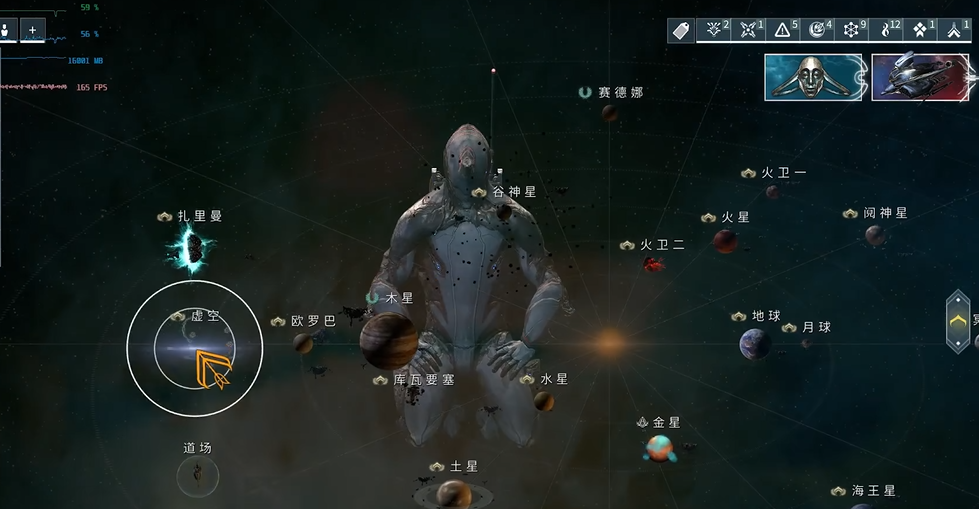The image size is (979, 509).
Task: Expand the yellow chevron side panel
Action: pos(958,321)
